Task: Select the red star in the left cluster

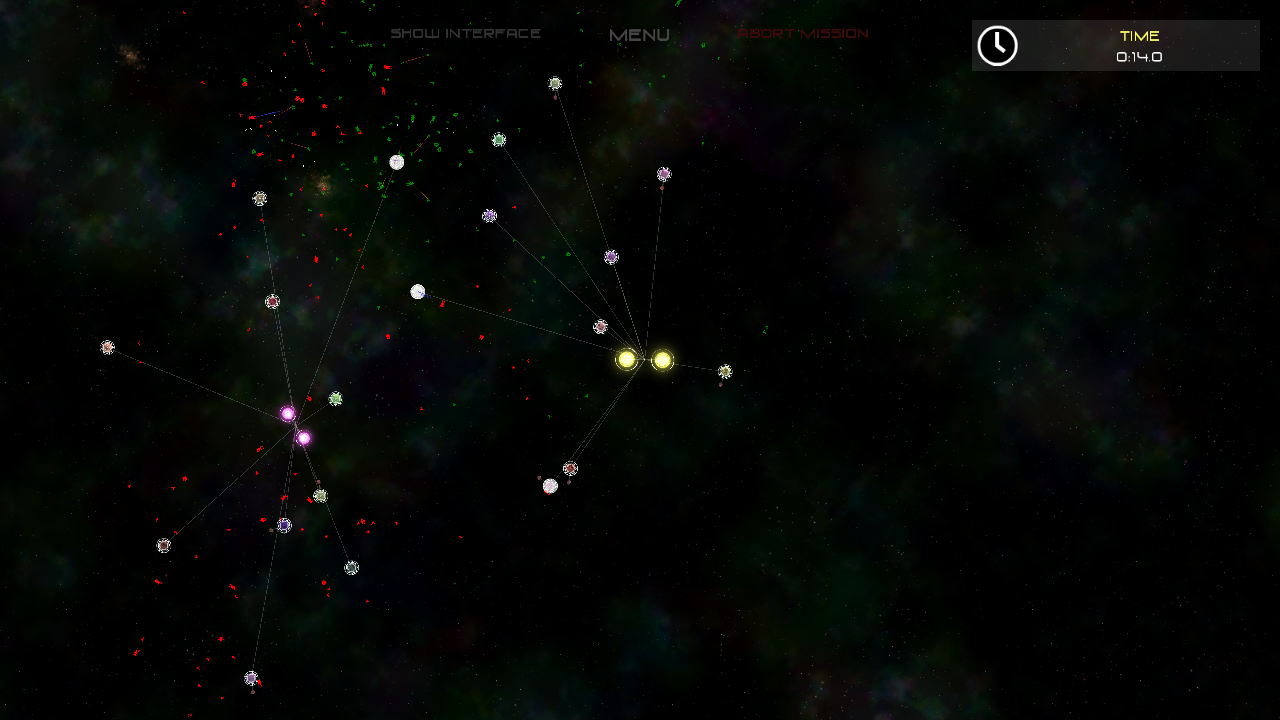Action: pos(272,300)
